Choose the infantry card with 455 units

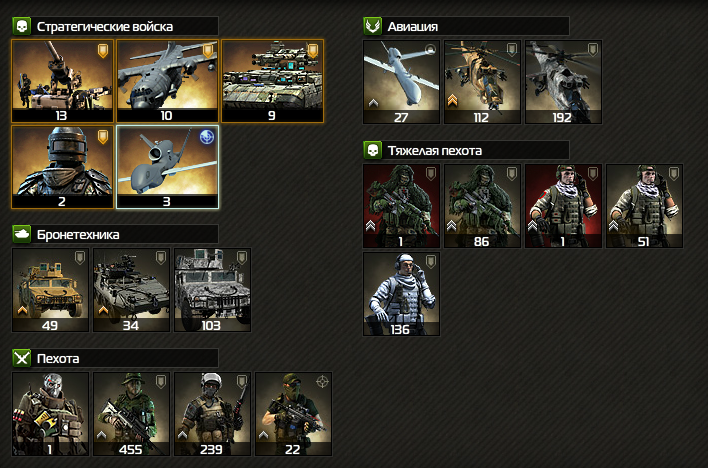[131, 410]
